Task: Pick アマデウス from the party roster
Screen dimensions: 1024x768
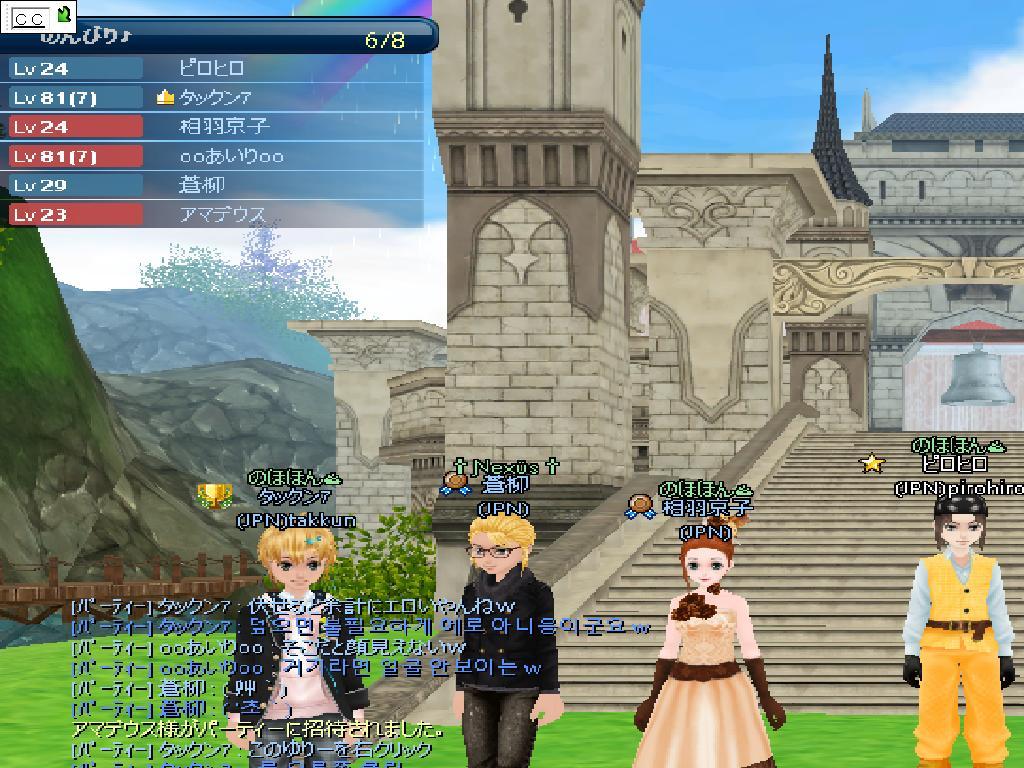Action: (222, 214)
